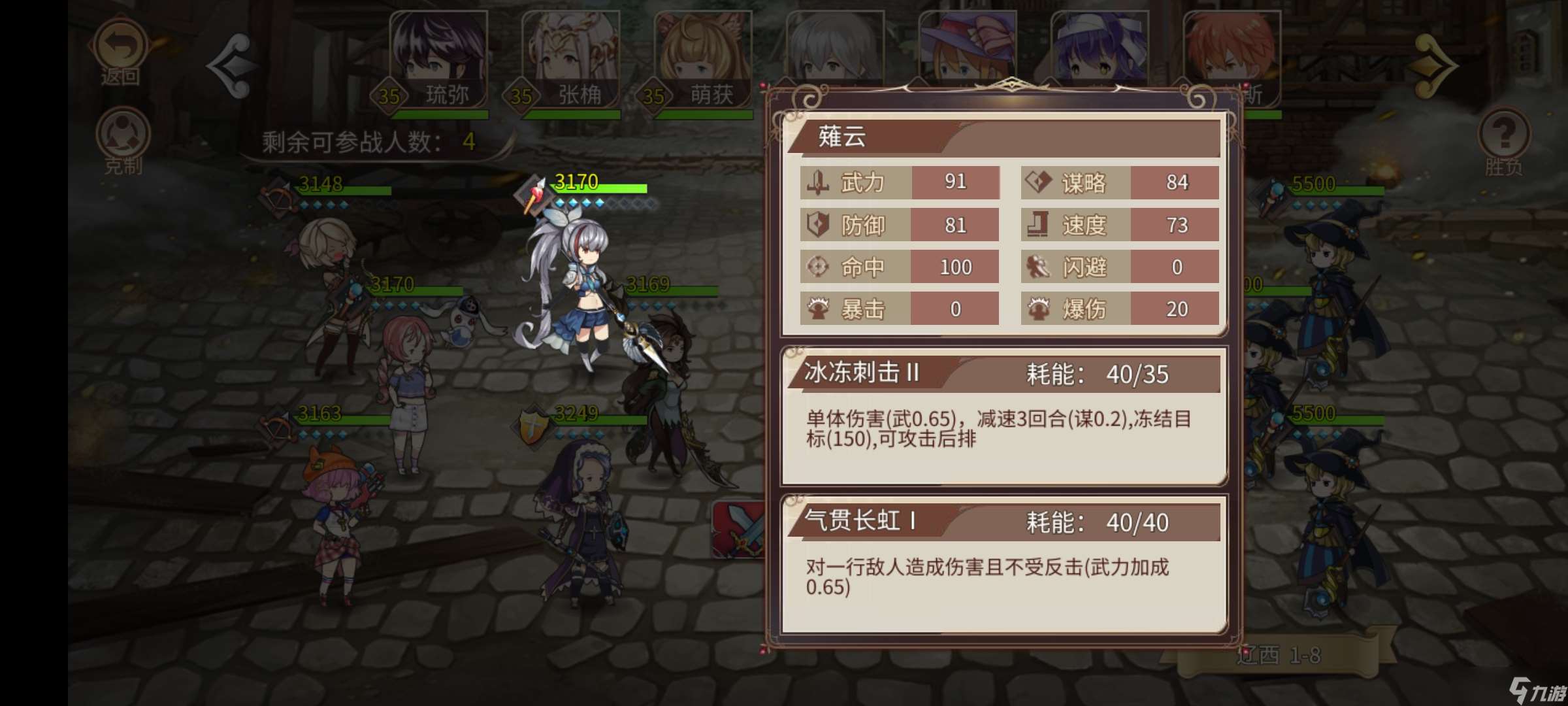The width and height of the screenshot is (1568, 706).
Task: Click the 速度 boot stat icon
Action: 1038,226
